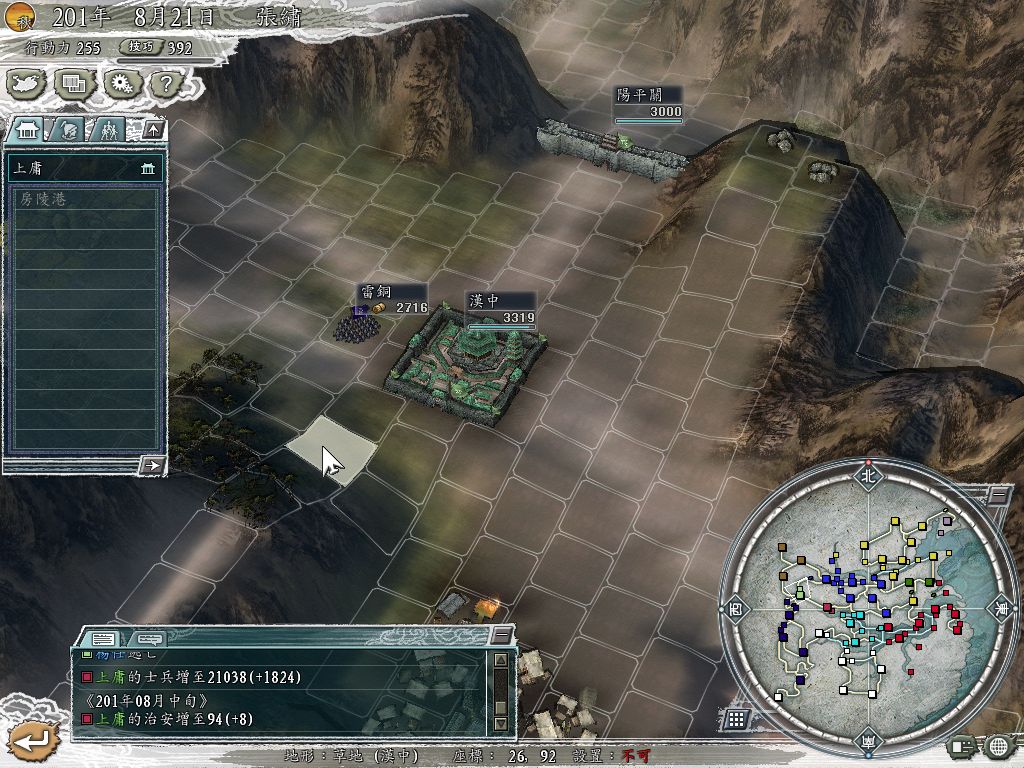
Task: Switch to the helmeted officer list tab
Action: 68,129
